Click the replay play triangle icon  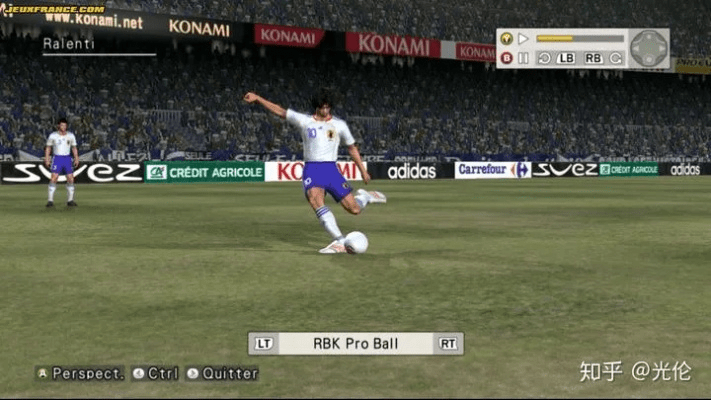[x=523, y=39]
